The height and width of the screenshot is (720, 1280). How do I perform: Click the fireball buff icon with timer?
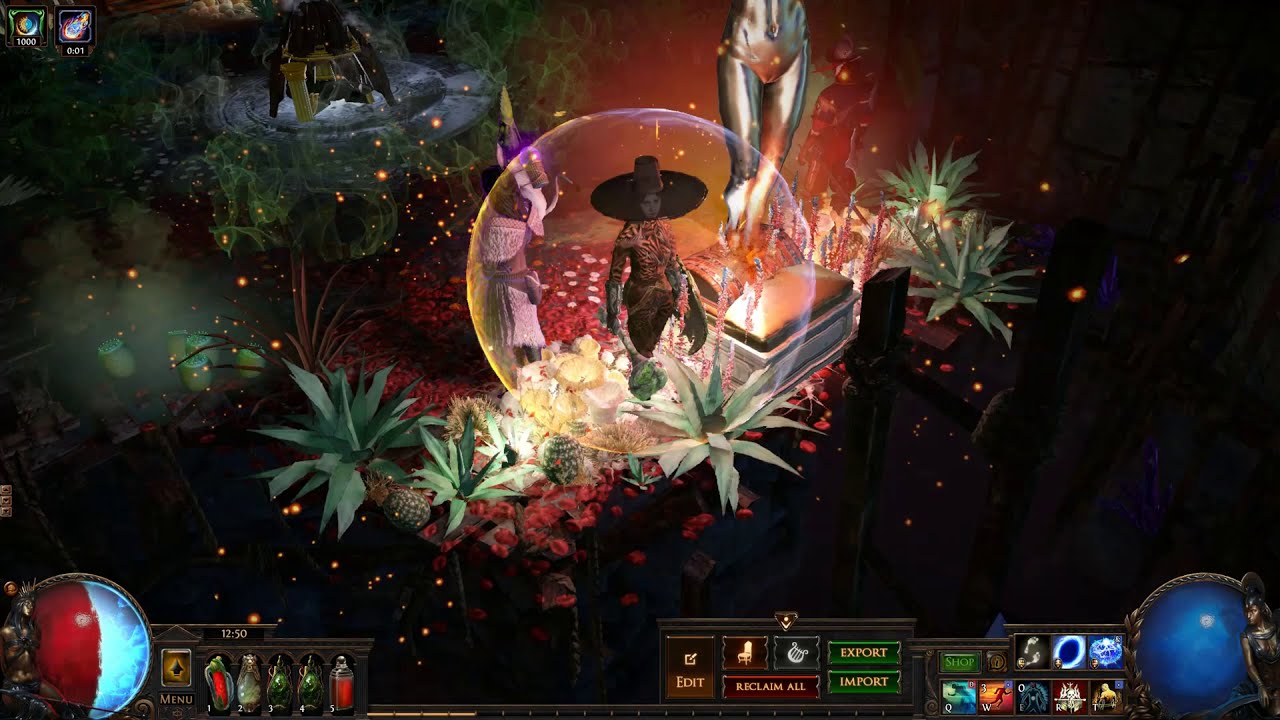(76, 24)
